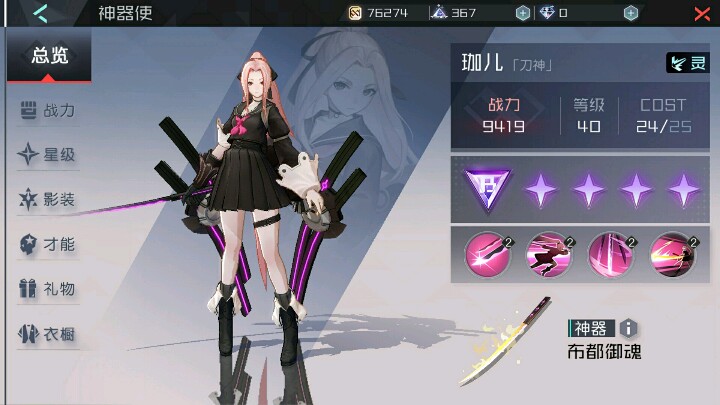The image size is (720, 405).
Task: Close the screen with the red X
Action: [x=702, y=13]
